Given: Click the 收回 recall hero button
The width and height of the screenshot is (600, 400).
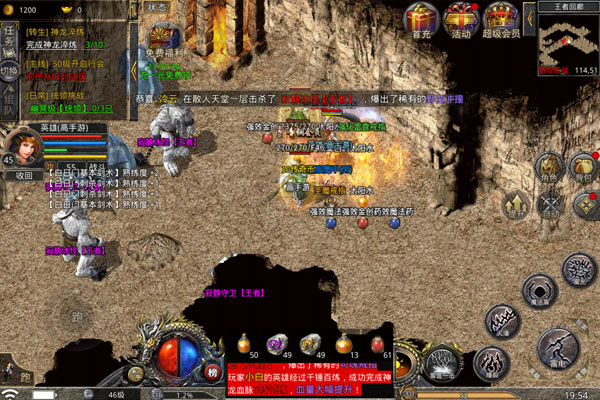Looking at the screenshot, I should point(23,175).
